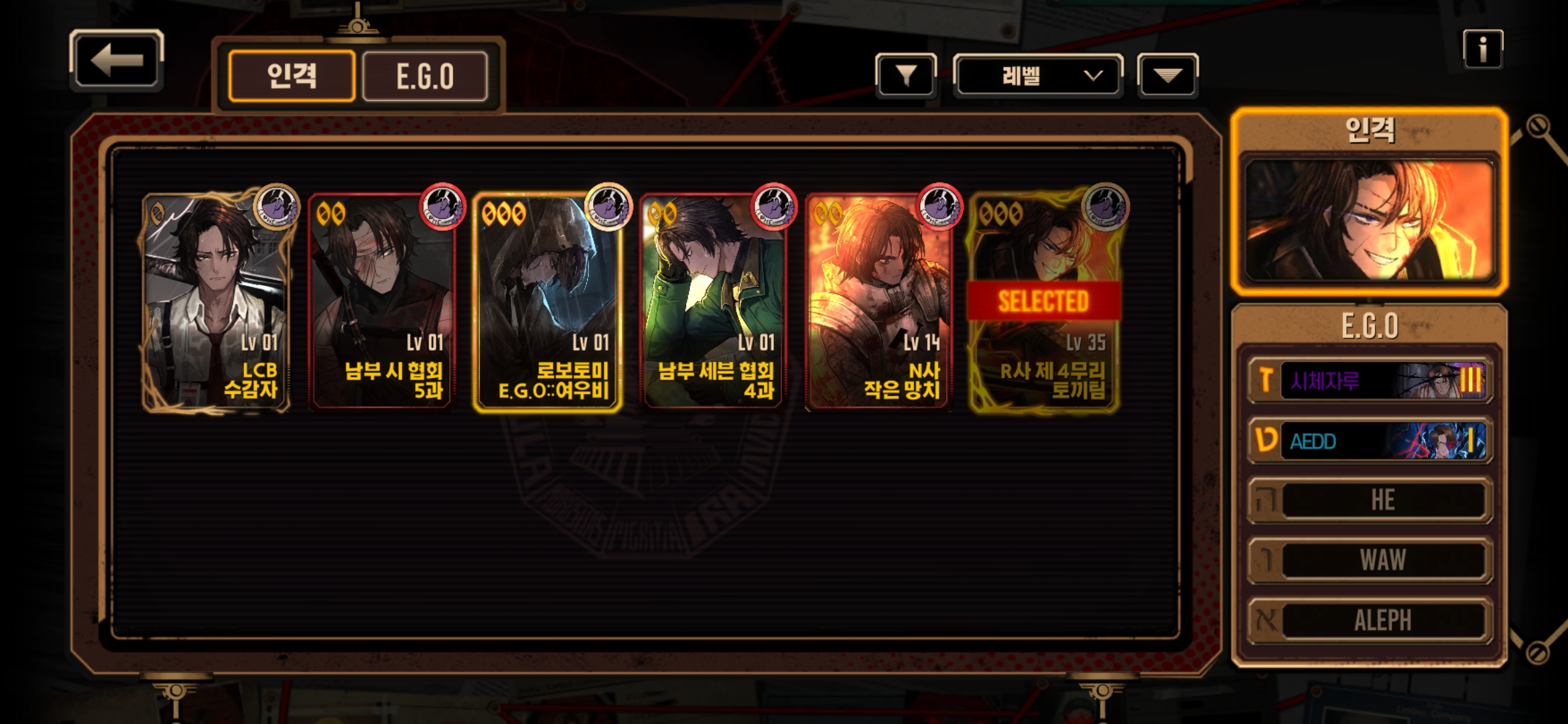Screen dimensions: 1568x724
Task: Select the AEDD E.G.O slot
Action: click(x=1370, y=440)
